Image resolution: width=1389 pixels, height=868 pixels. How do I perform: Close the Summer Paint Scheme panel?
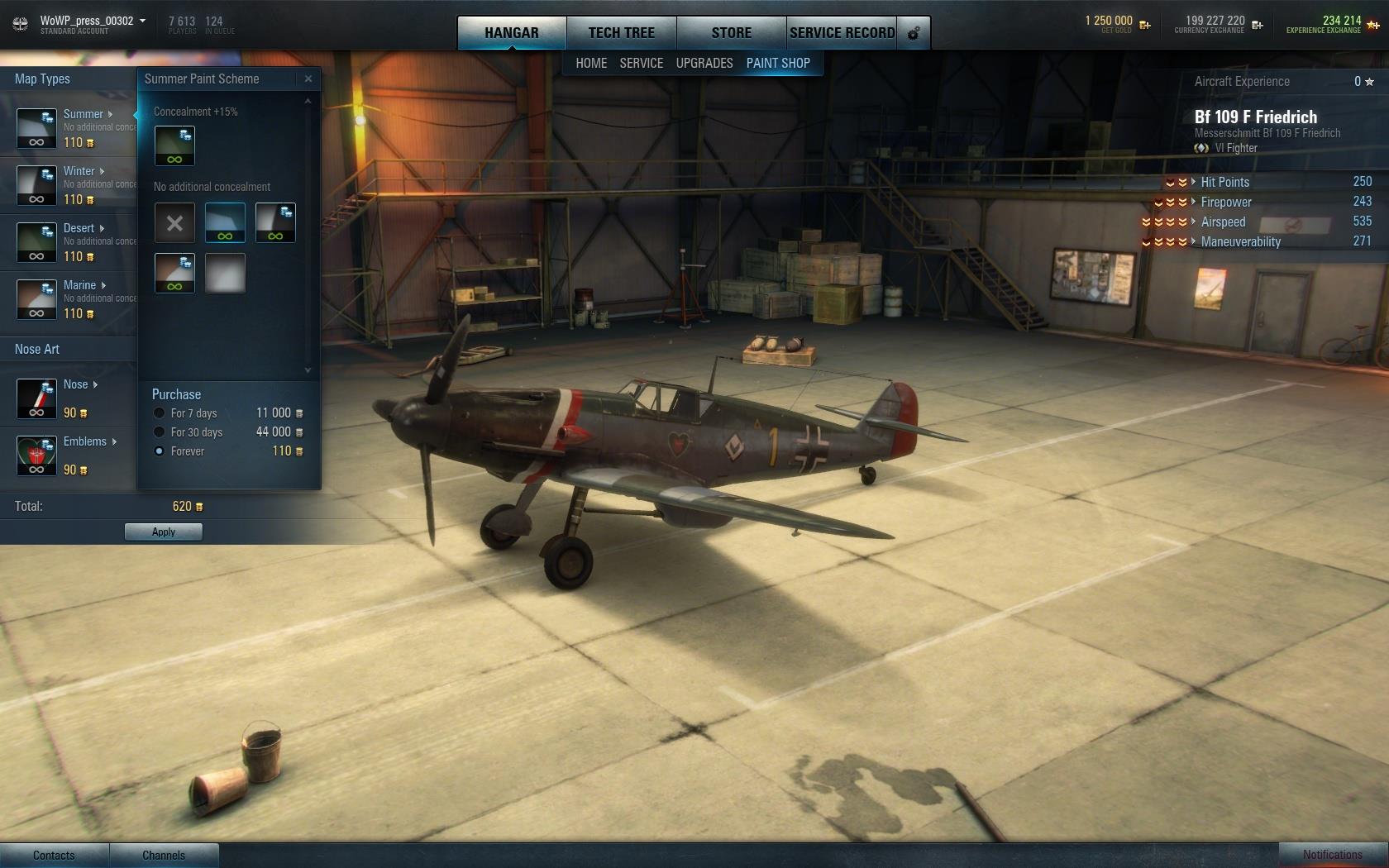[308, 79]
